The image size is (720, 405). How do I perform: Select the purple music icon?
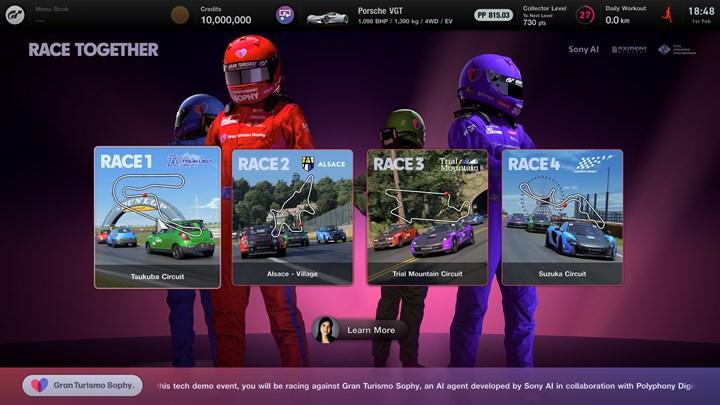(286, 15)
